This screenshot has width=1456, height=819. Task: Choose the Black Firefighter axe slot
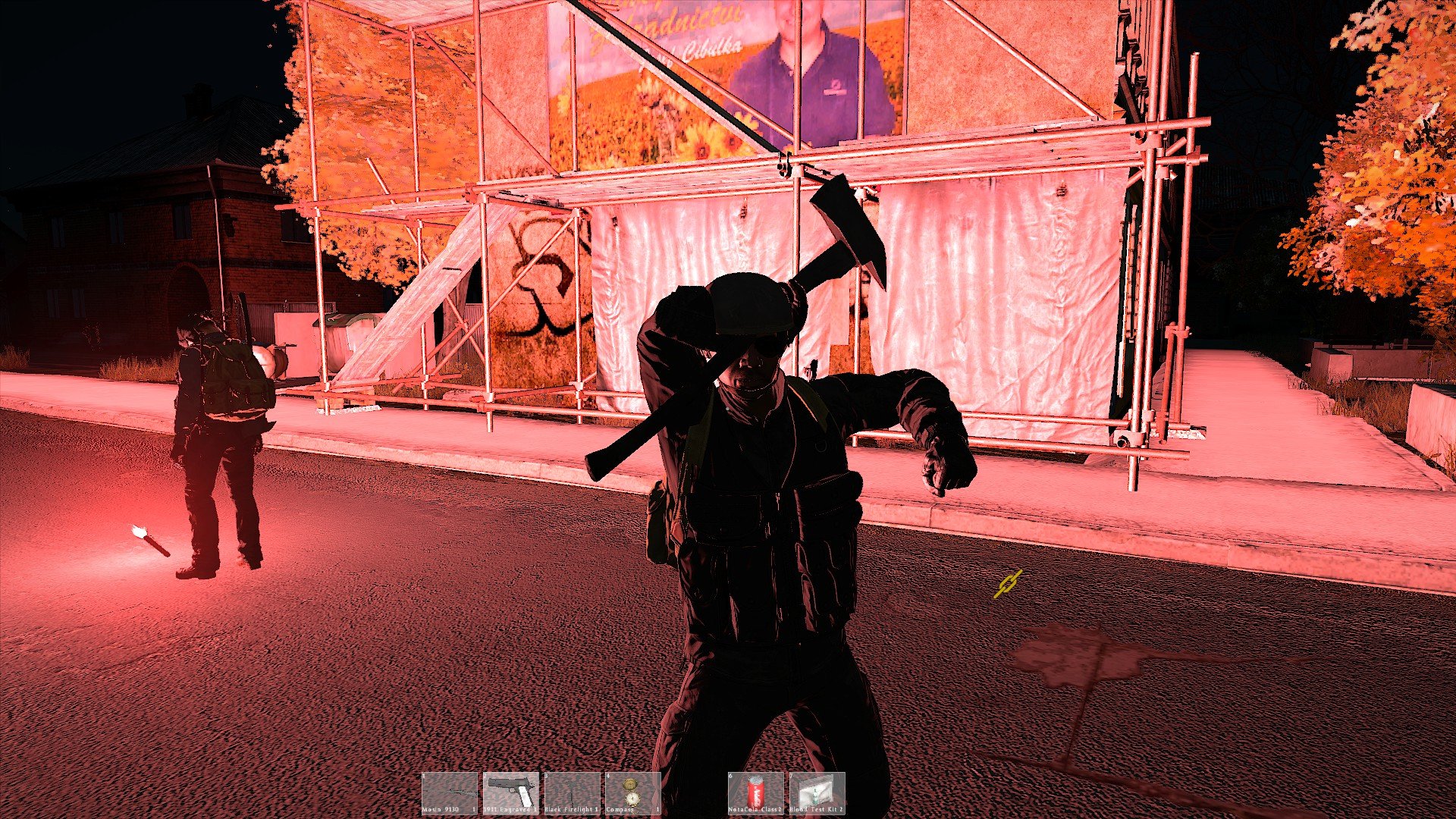click(572, 792)
